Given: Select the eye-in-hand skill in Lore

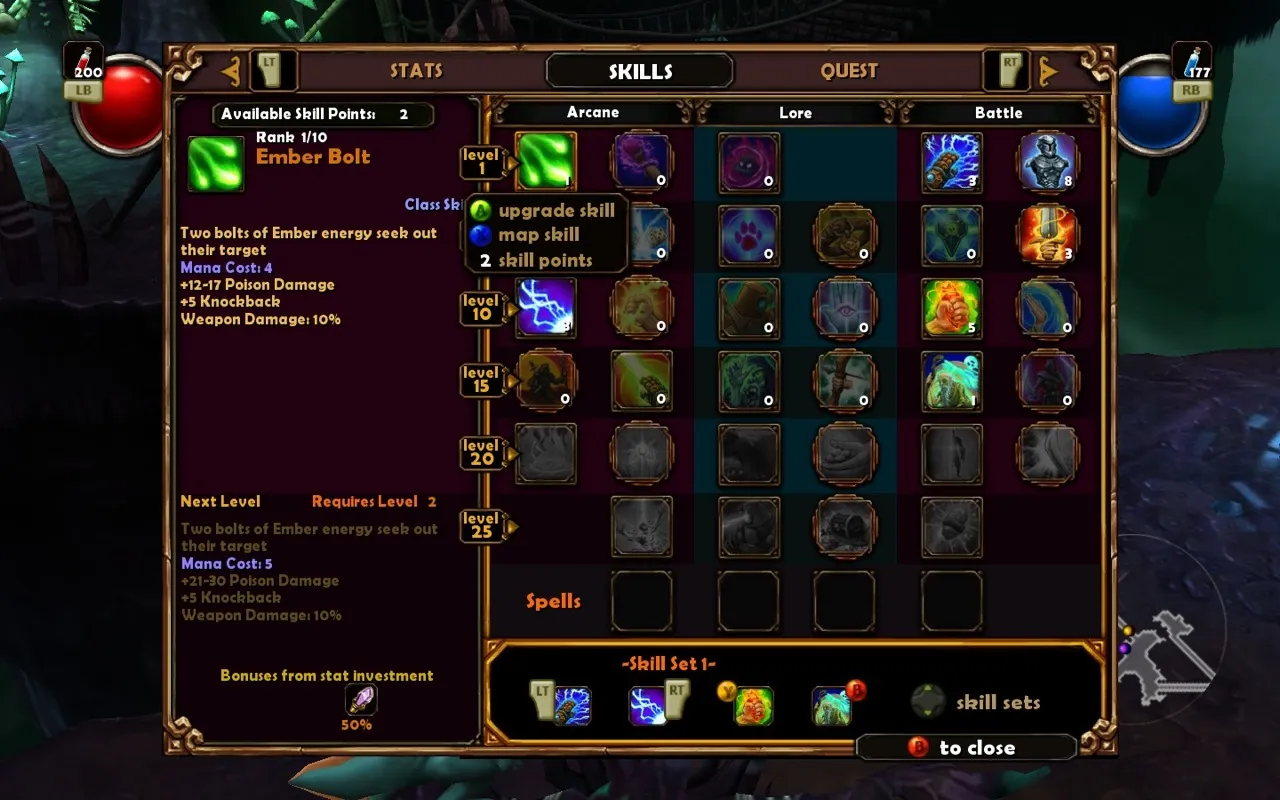Looking at the screenshot, I should click(x=845, y=307).
